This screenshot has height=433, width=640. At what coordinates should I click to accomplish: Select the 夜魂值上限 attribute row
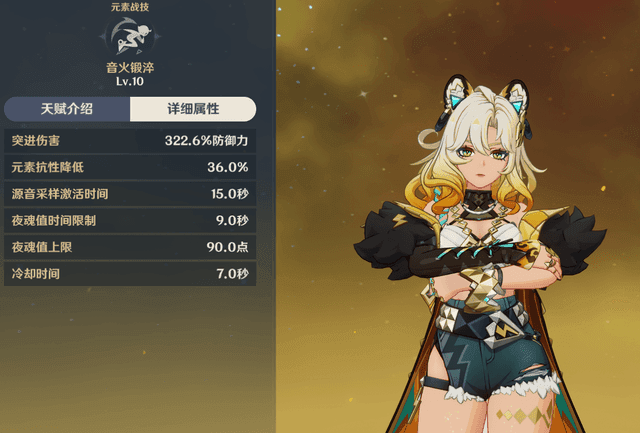[x=129, y=247]
